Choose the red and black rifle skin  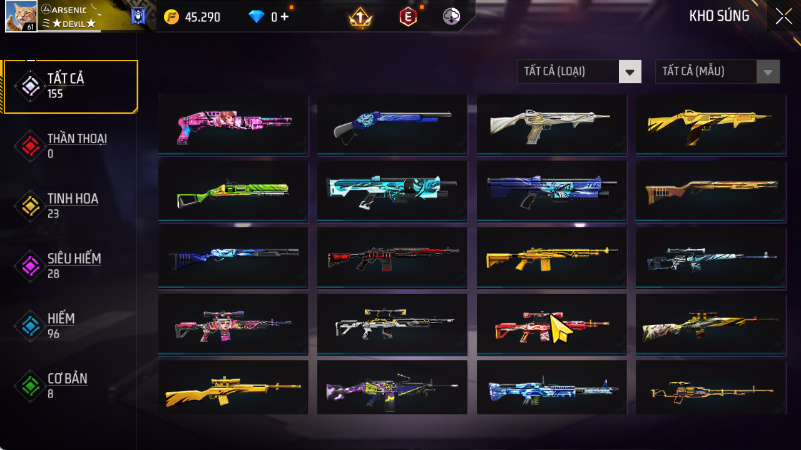coord(392,256)
